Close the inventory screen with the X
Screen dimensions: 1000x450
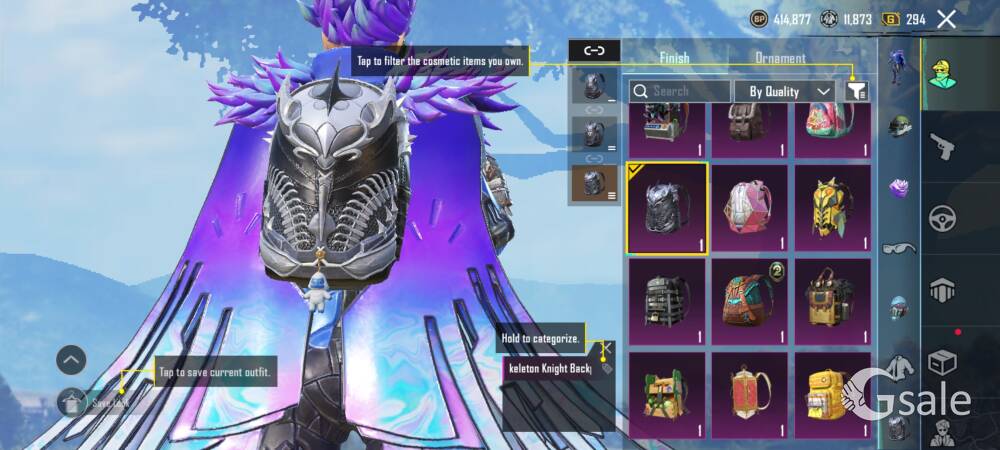click(946, 19)
